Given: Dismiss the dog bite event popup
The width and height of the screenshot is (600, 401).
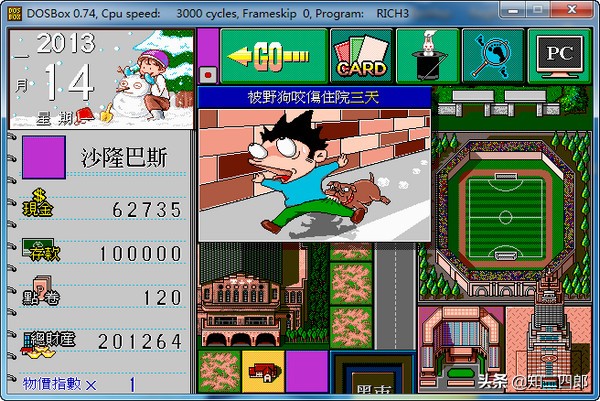Looking at the screenshot, I should click(x=314, y=165).
